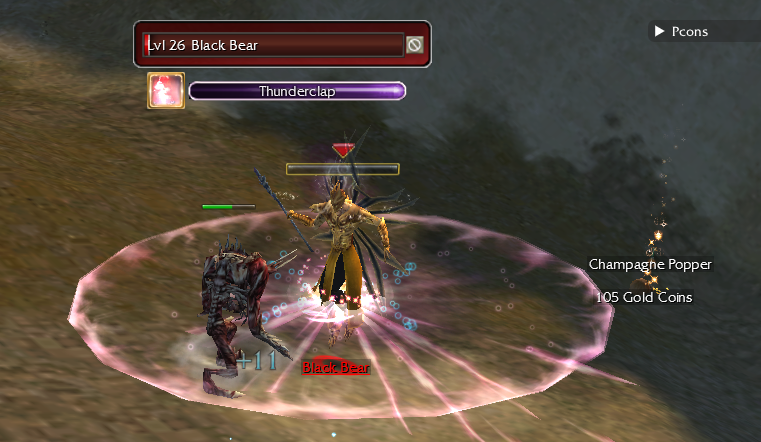Select the 105 Gold Coins loot label
The image size is (761, 442).
644,297
